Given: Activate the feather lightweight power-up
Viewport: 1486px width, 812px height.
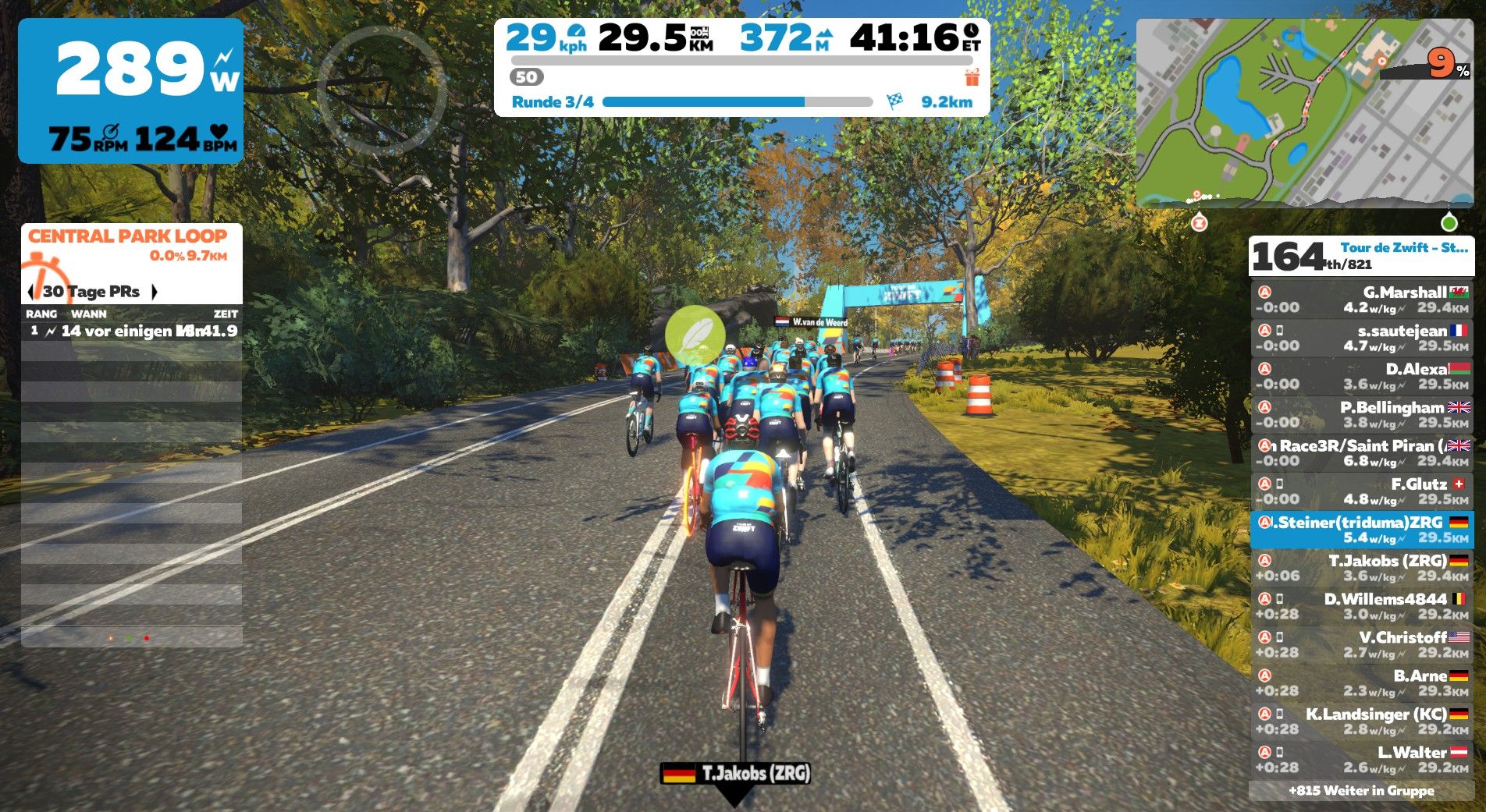Looking at the screenshot, I should 695,335.
